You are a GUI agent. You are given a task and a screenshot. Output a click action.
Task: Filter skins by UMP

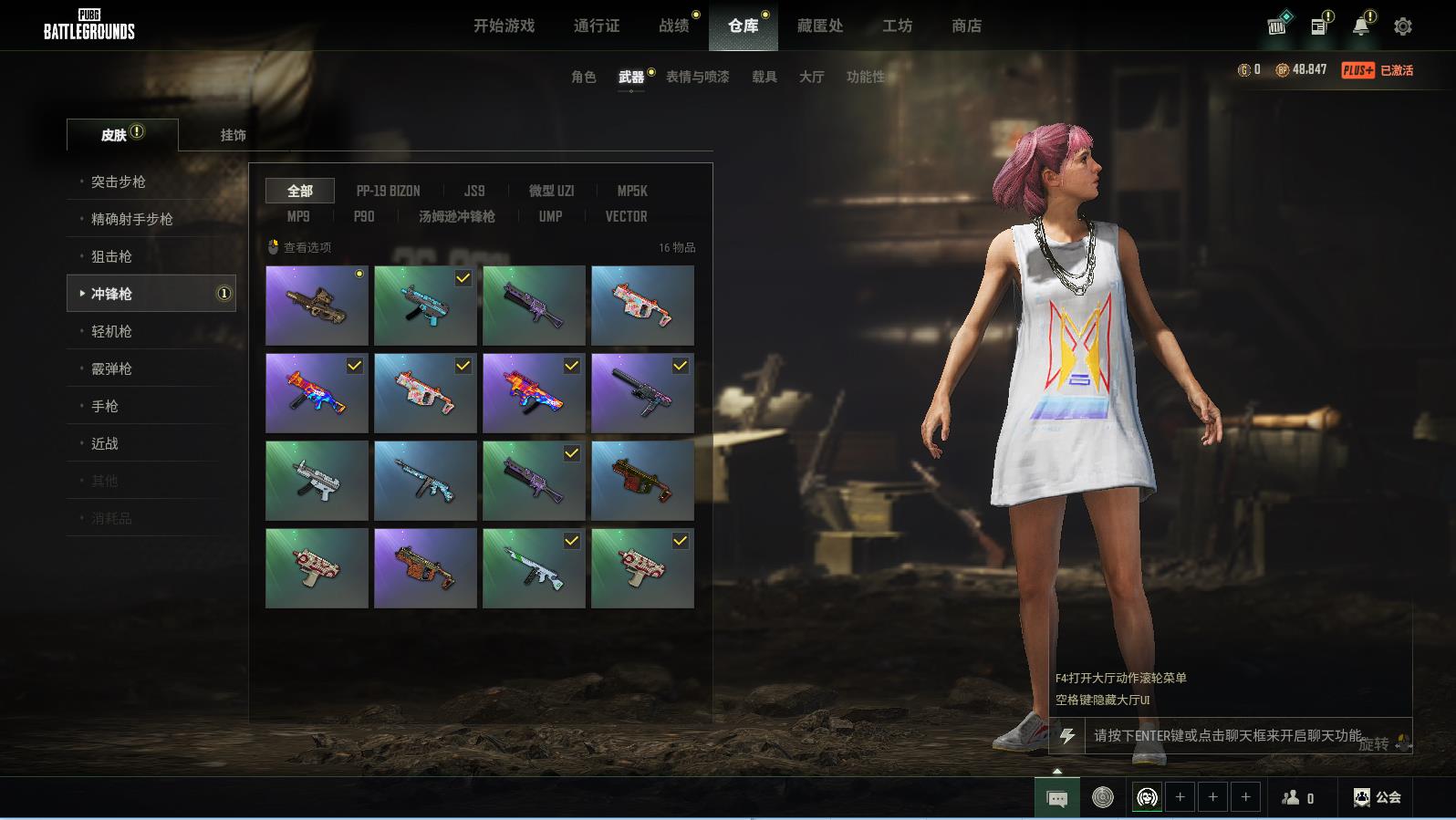(550, 216)
